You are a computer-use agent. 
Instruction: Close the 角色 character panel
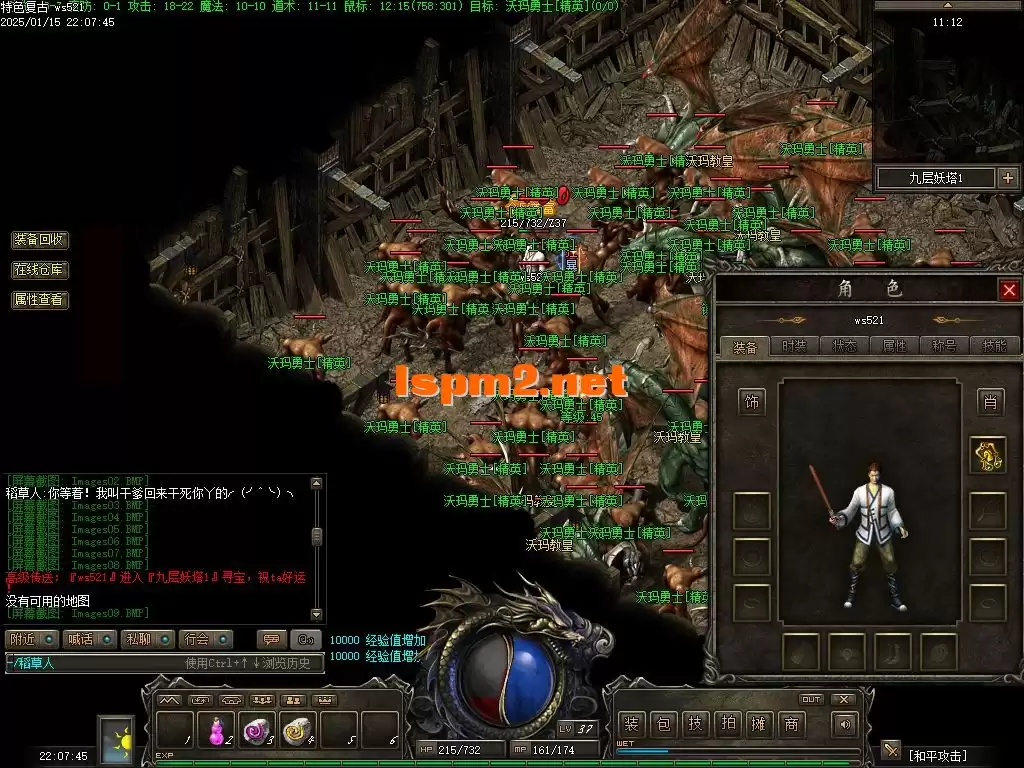(1008, 290)
